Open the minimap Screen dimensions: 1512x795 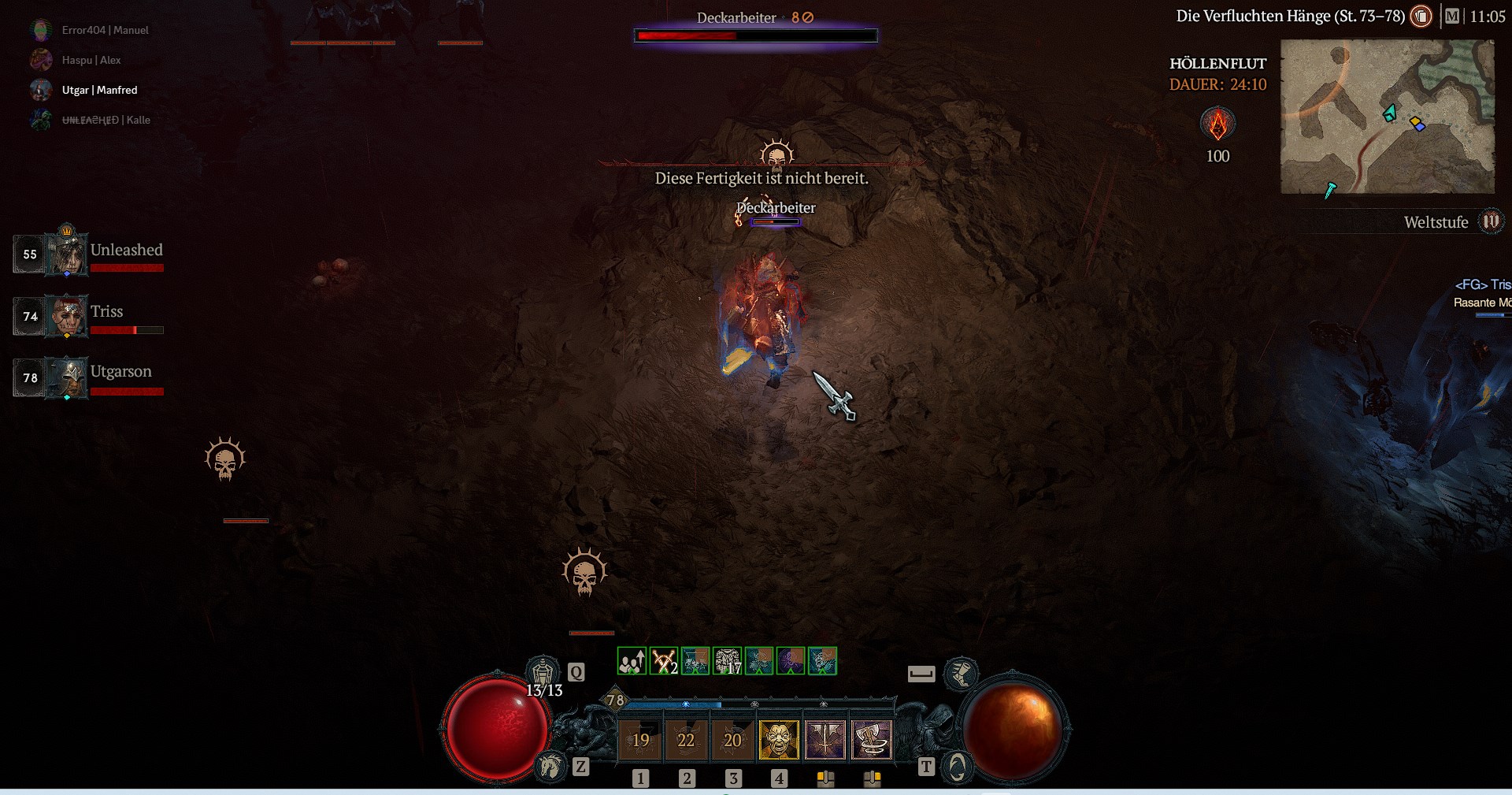coord(1387,117)
